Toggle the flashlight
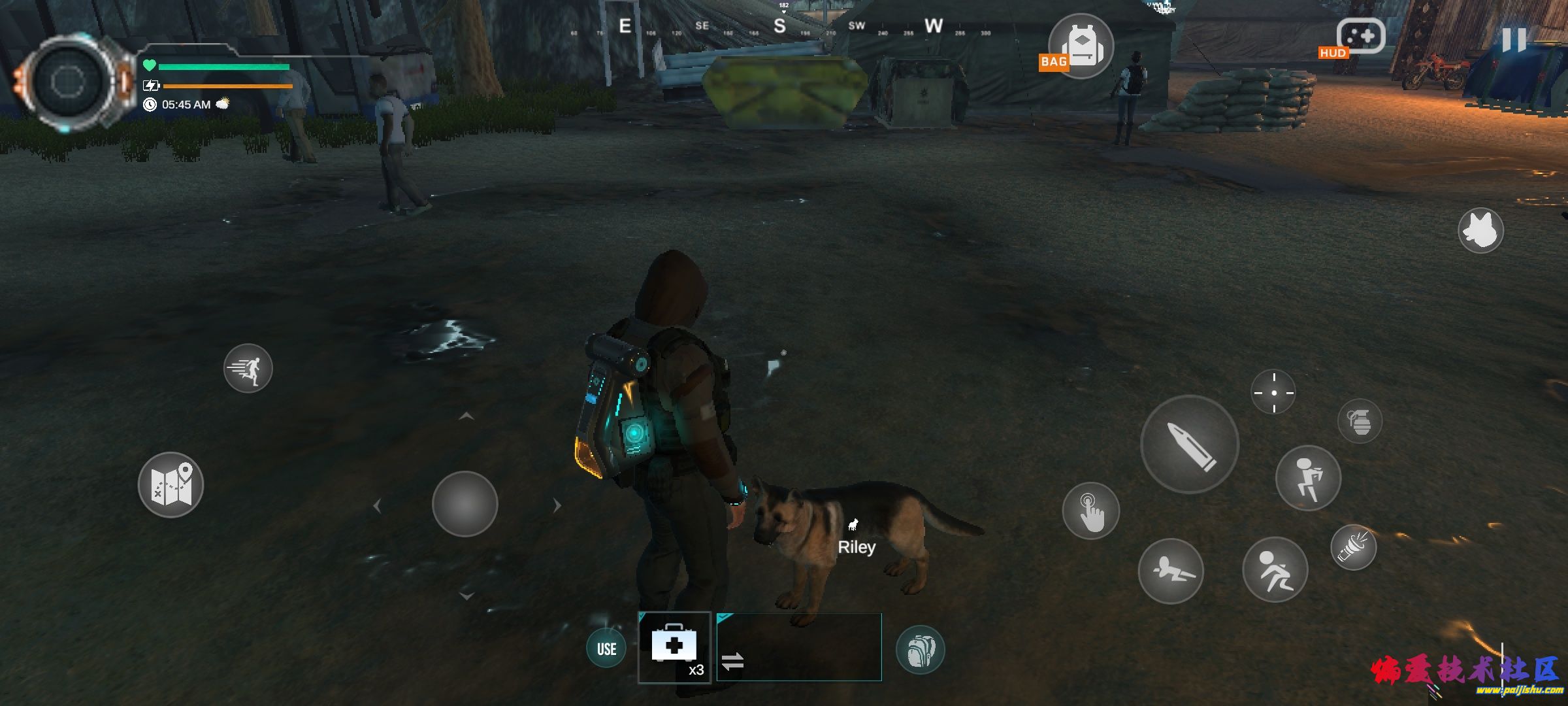 coord(1354,547)
